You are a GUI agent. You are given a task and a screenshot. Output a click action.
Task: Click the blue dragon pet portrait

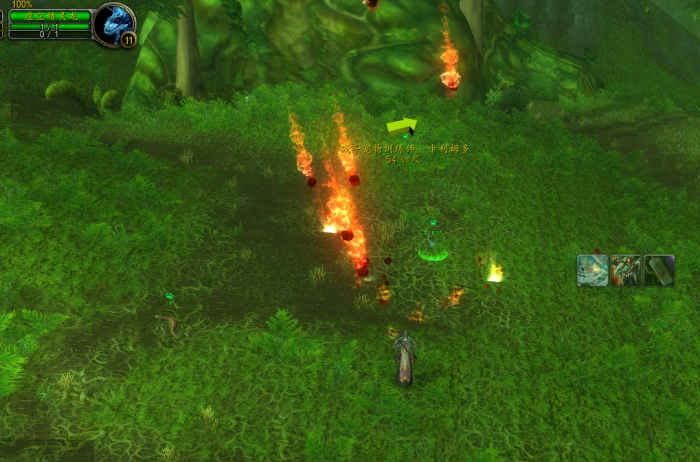[114, 22]
